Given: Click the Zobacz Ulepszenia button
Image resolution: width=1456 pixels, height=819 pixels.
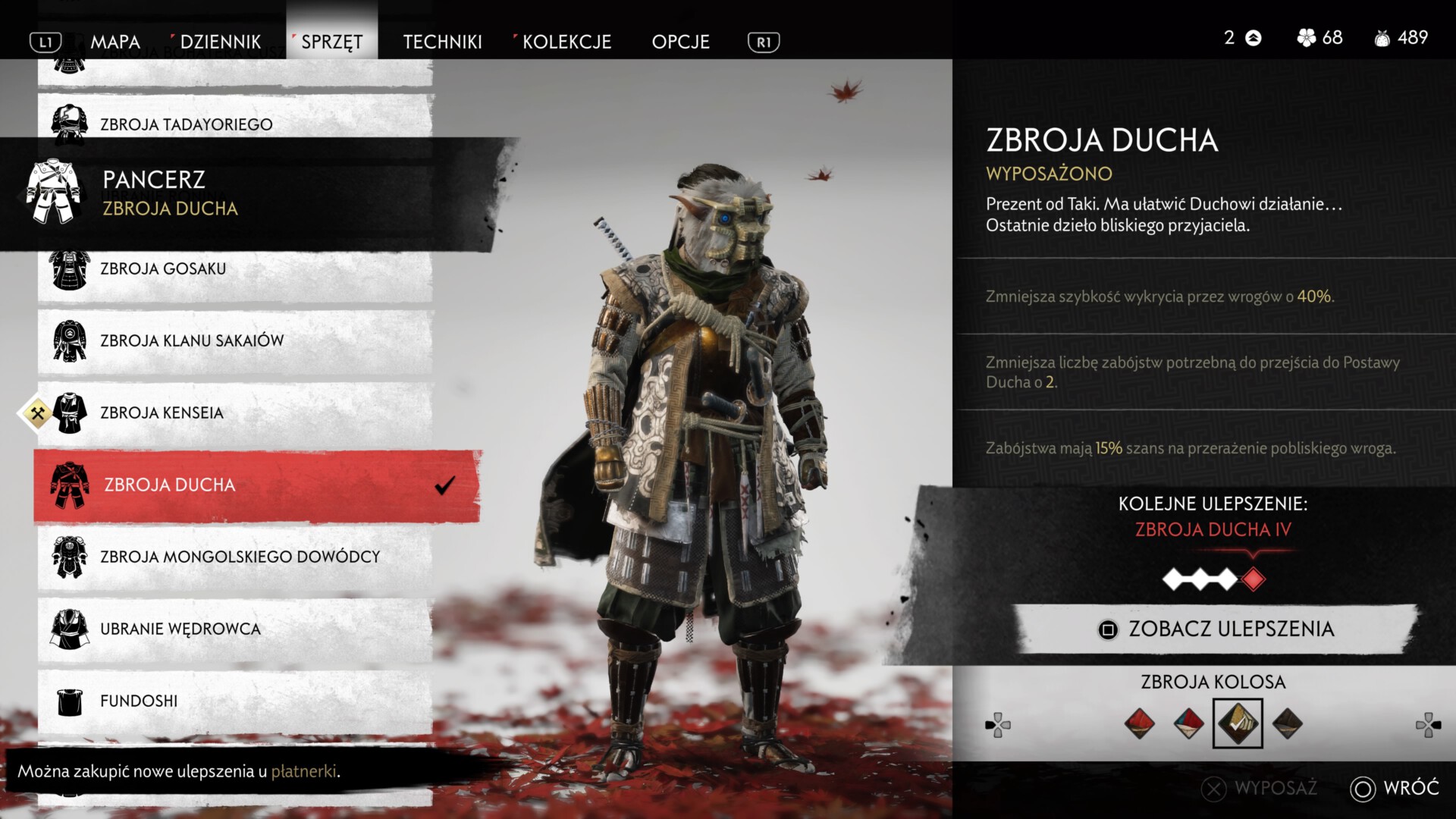Looking at the screenshot, I should (x=1216, y=629).
